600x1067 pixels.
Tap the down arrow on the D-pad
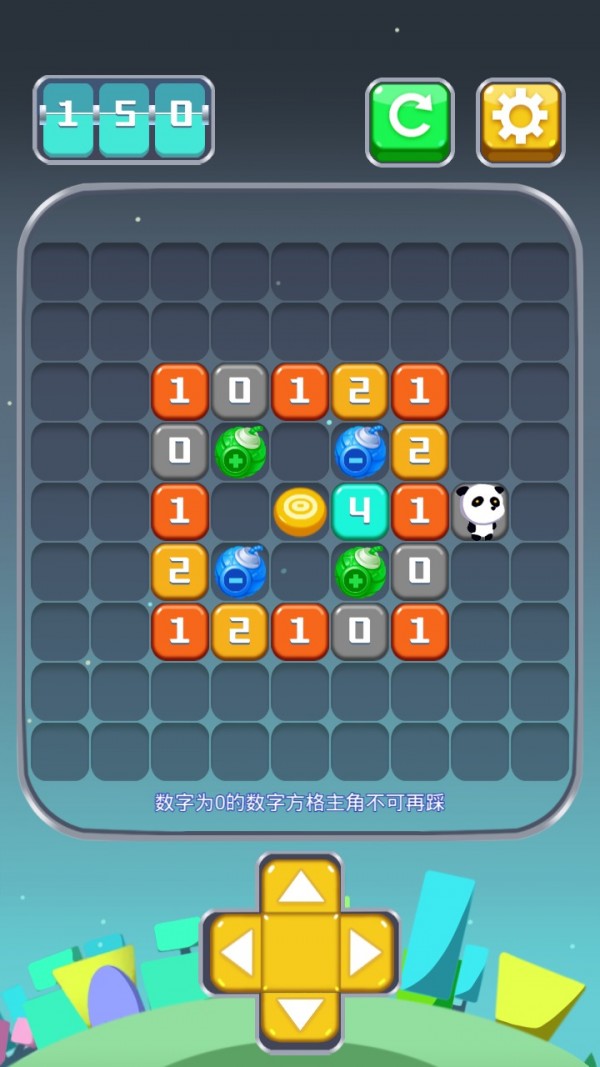click(300, 1016)
